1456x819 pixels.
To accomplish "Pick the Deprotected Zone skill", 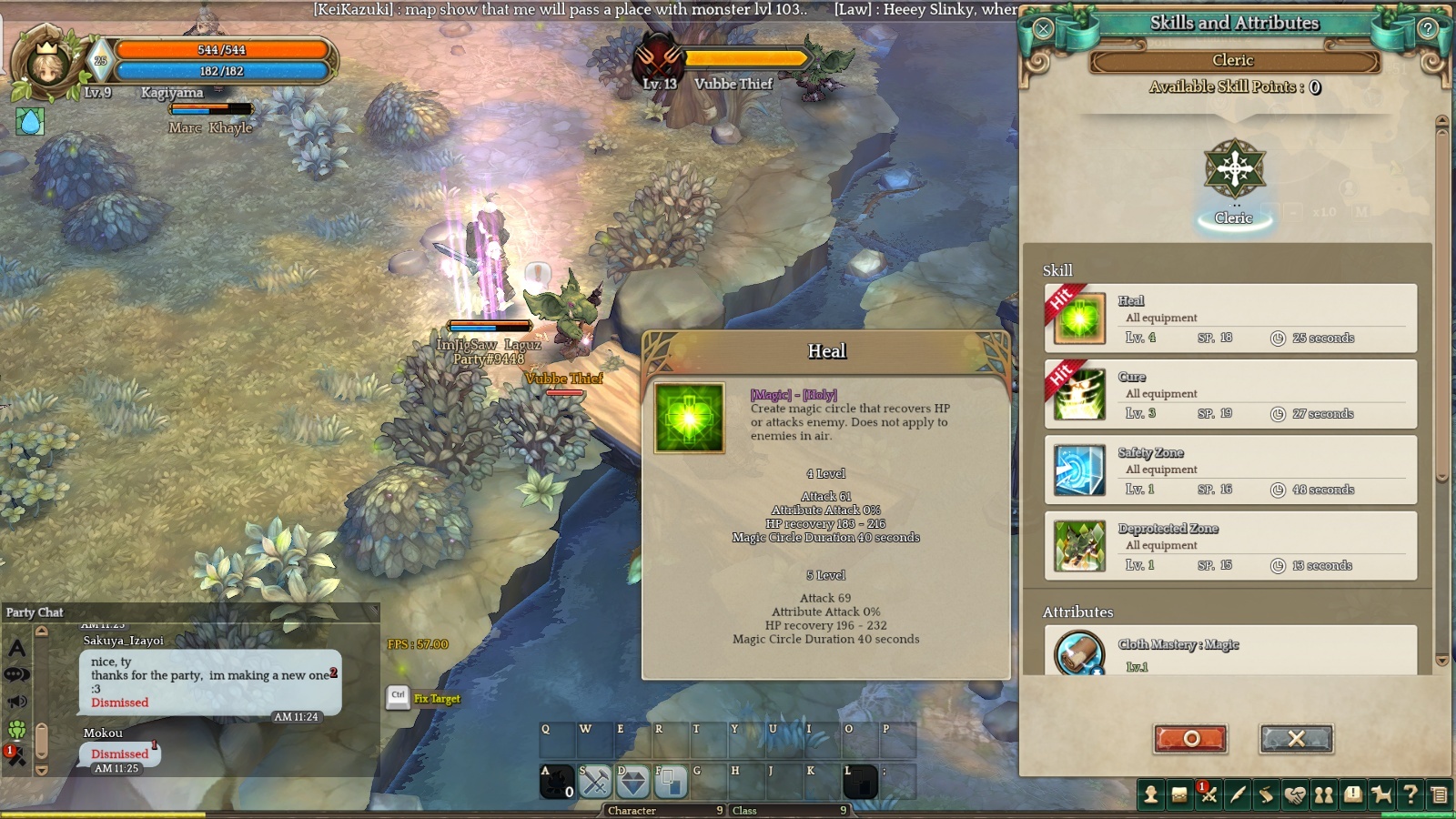I will tap(1230, 546).
